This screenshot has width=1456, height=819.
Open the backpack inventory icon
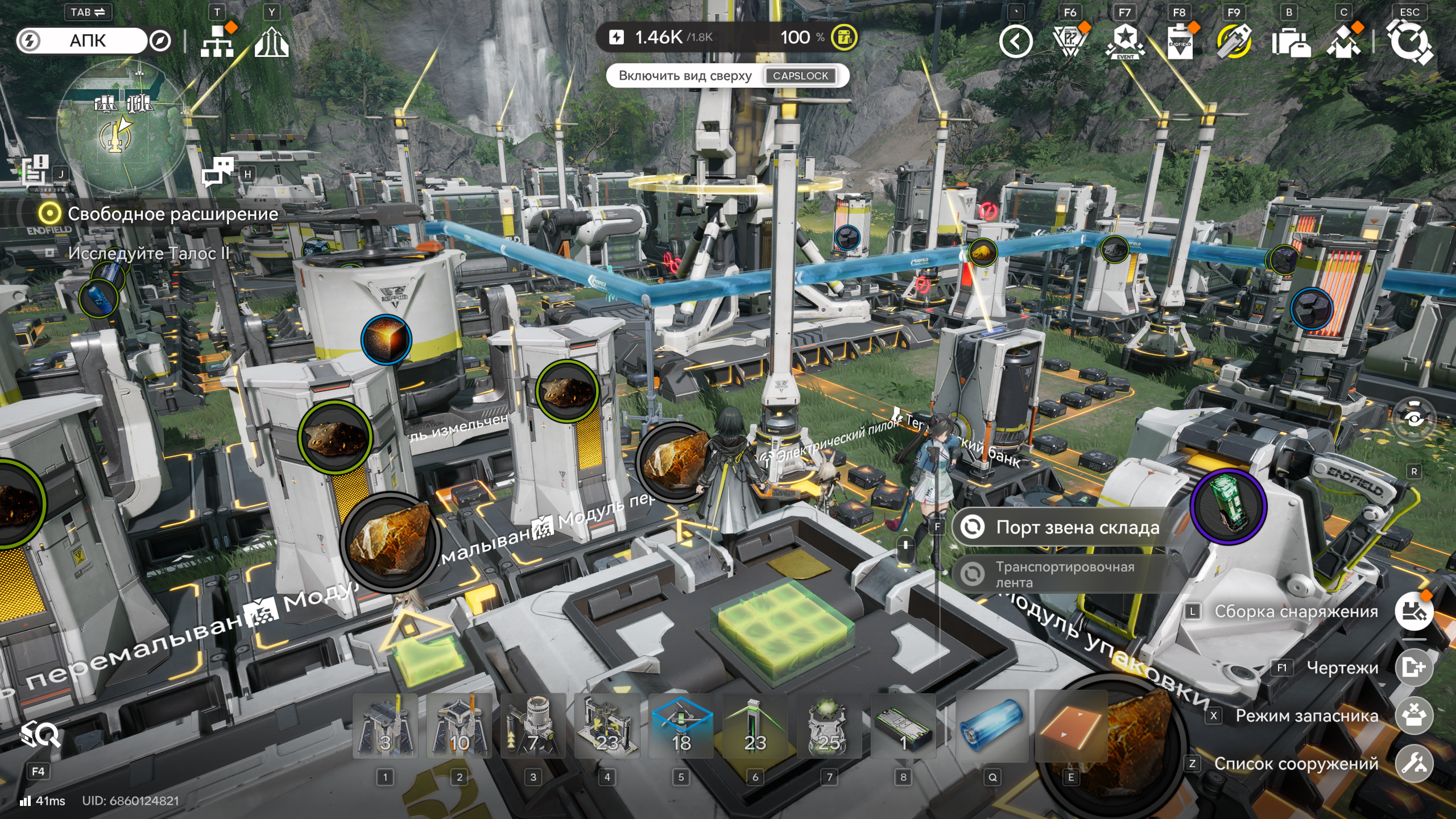tap(1290, 42)
